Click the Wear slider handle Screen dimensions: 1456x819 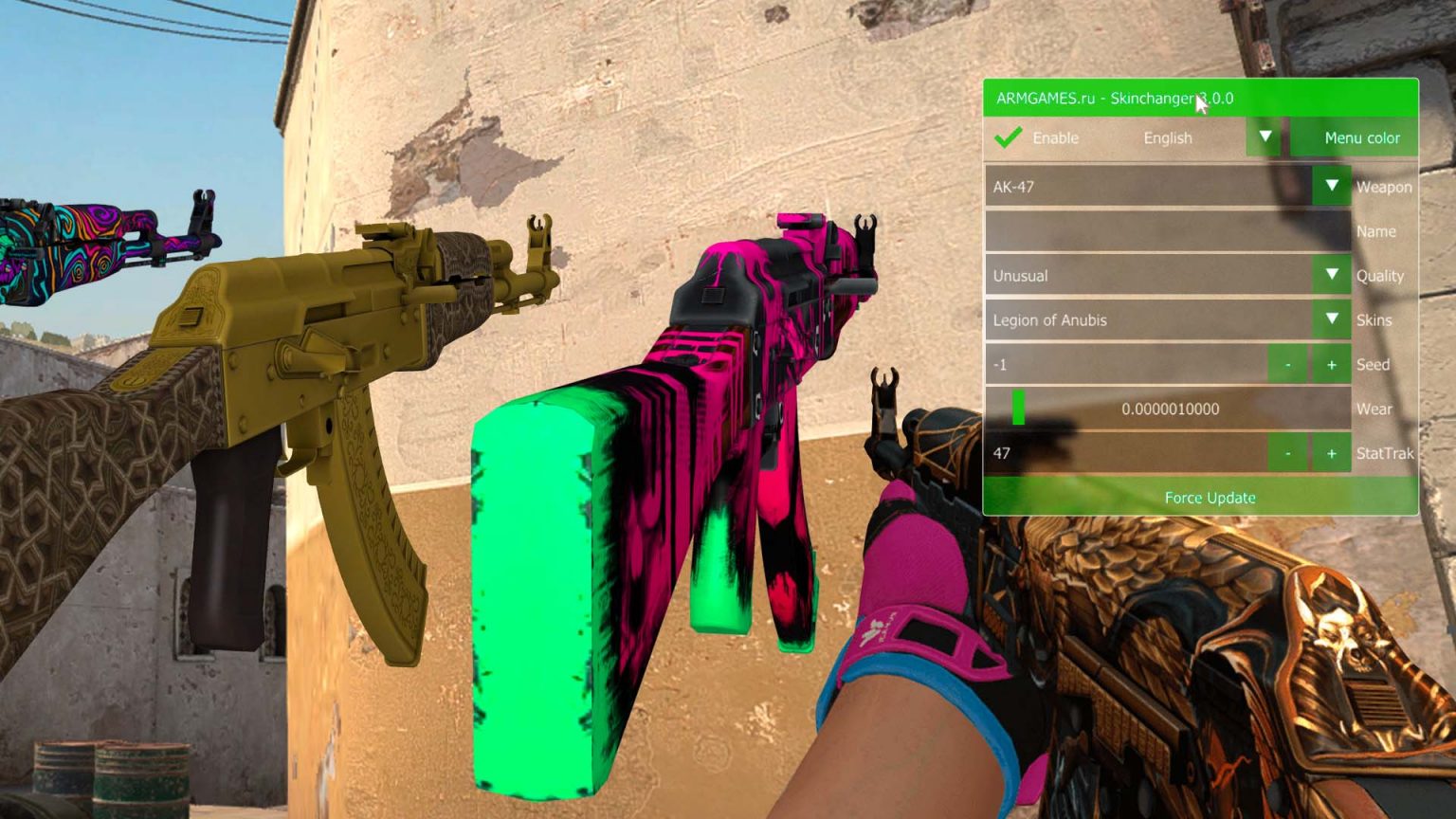[1019, 409]
